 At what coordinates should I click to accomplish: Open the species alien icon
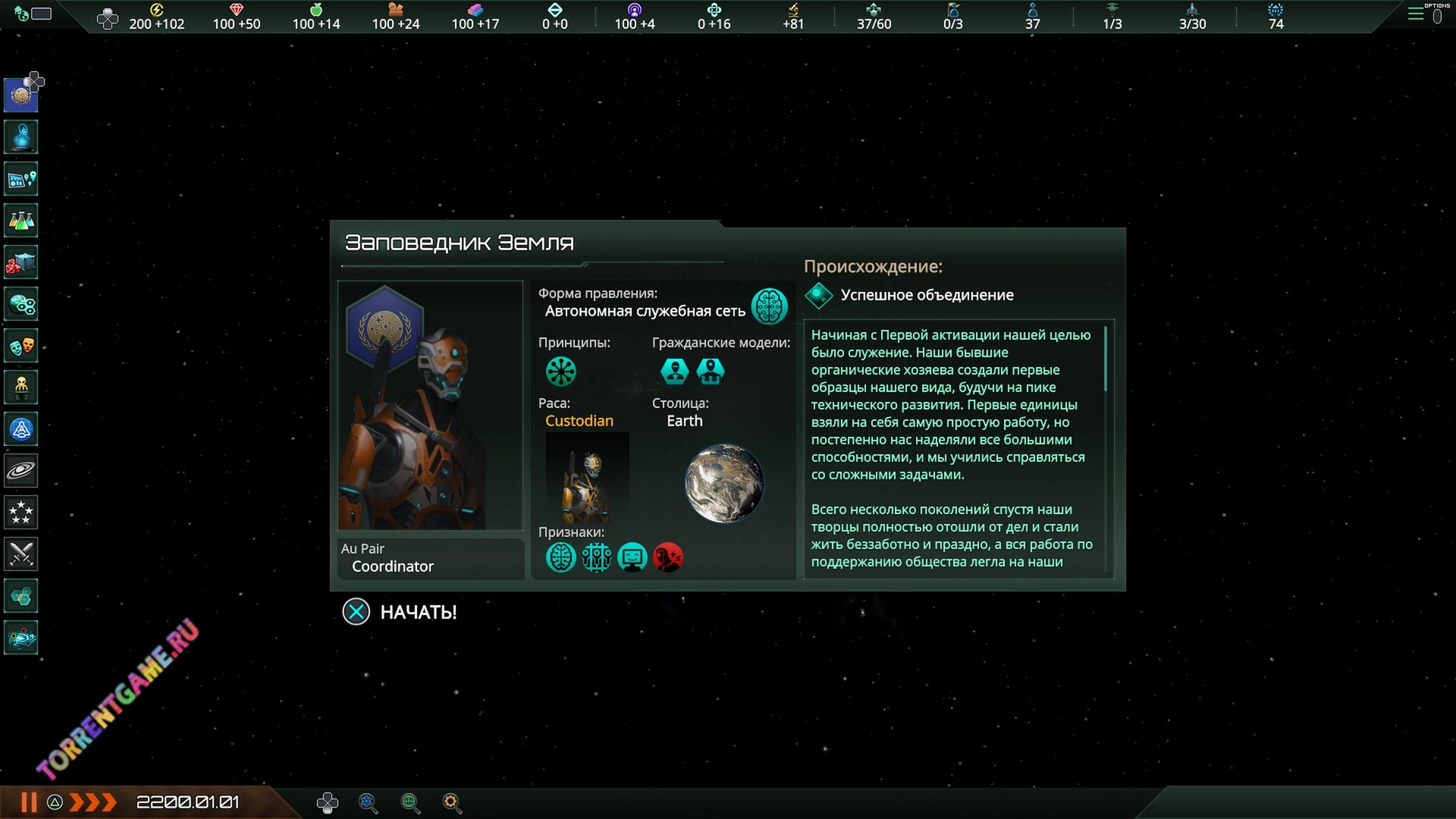tap(21, 388)
